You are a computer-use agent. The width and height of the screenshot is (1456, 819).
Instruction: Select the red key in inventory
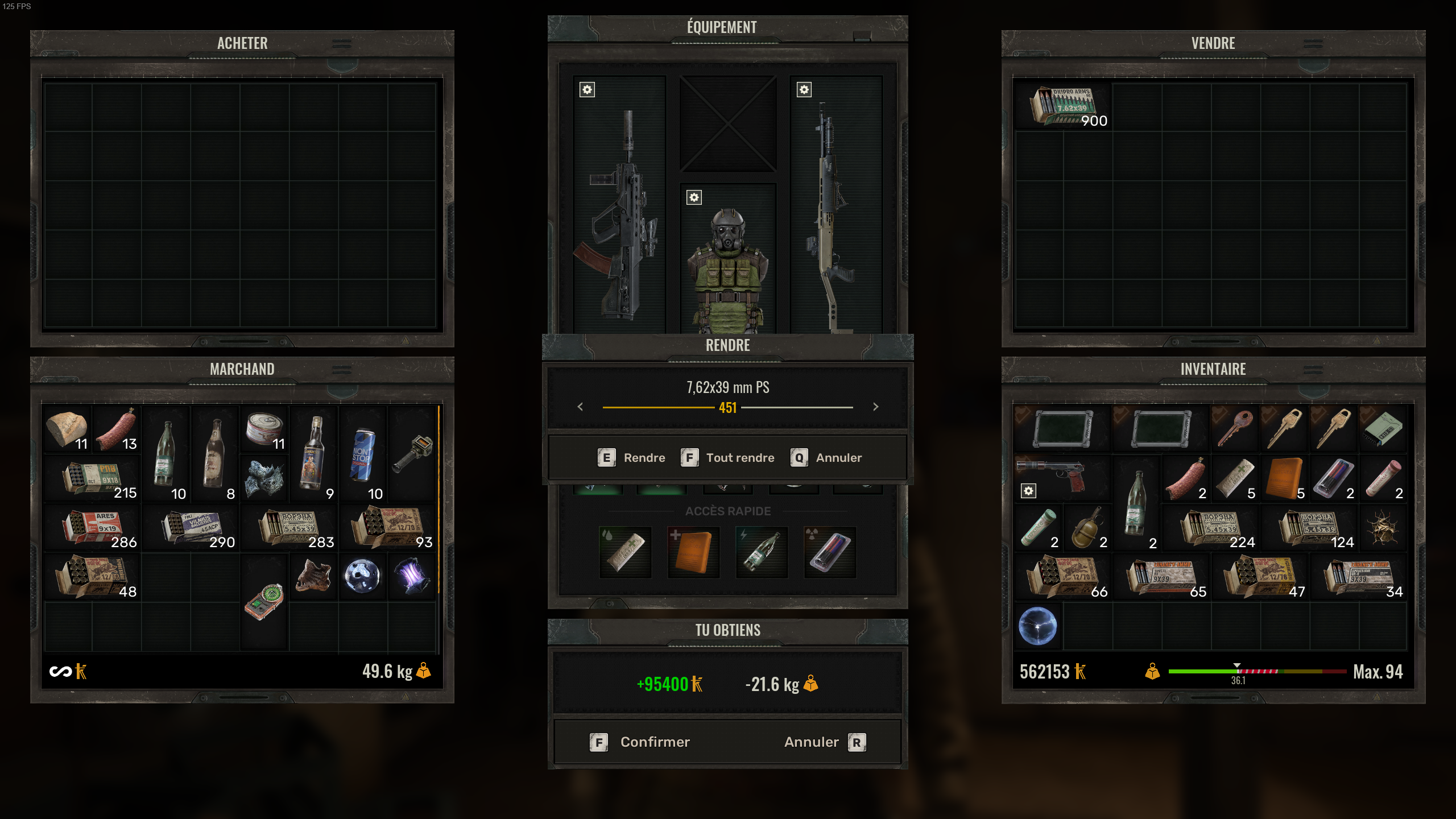1234,429
